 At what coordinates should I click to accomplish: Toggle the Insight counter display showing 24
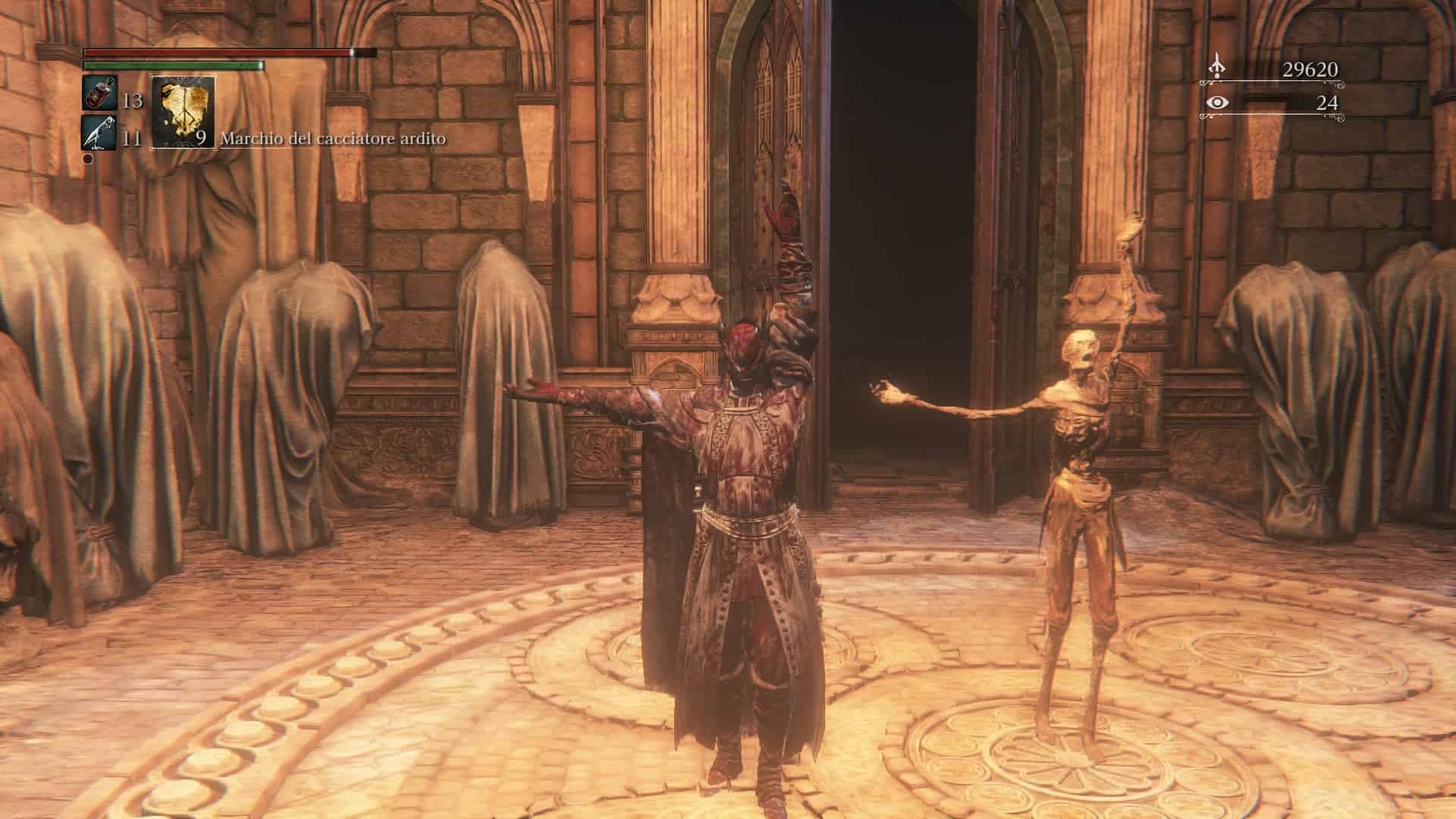pyautogui.click(x=1327, y=104)
